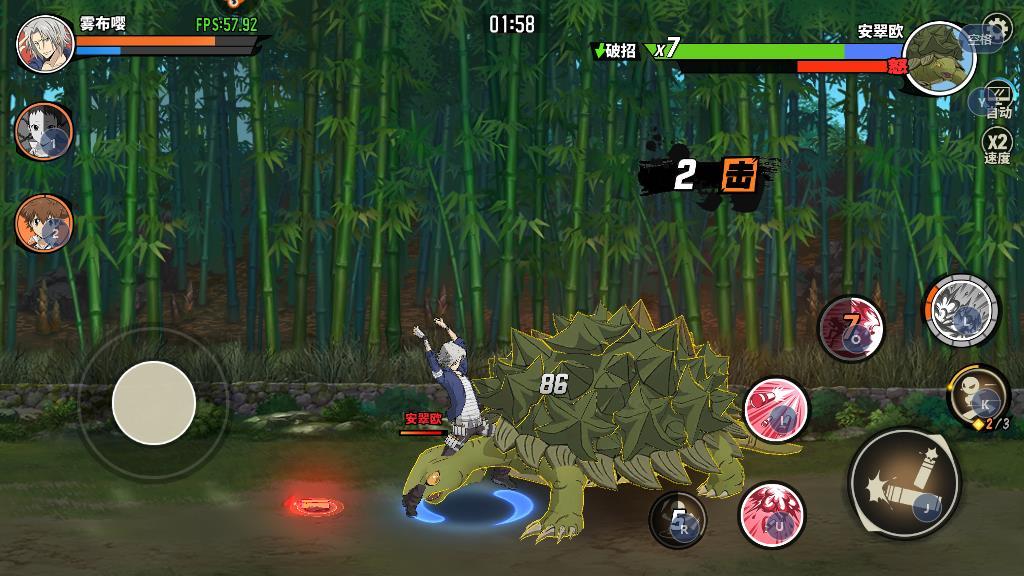1024x576 pixels.
Task: Trigger the skill on cooldown showing 7
Action: tap(851, 328)
